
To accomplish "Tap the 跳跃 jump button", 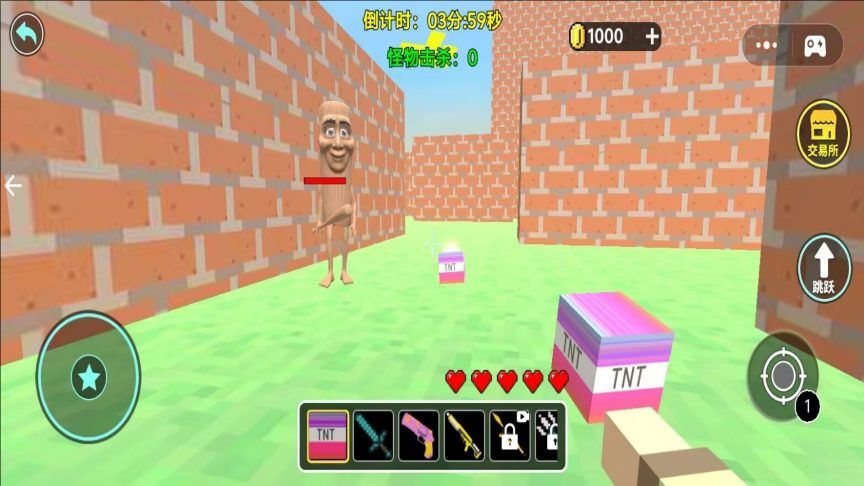I will (x=823, y=267).
